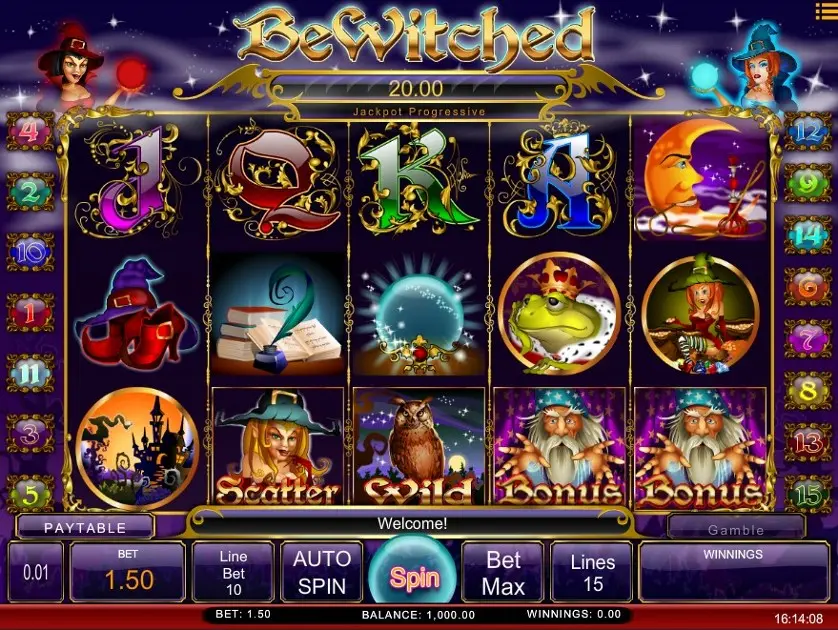Adjust the Lines 15 setting
Viewport: 838px width, 630px height.
[593, 572]
